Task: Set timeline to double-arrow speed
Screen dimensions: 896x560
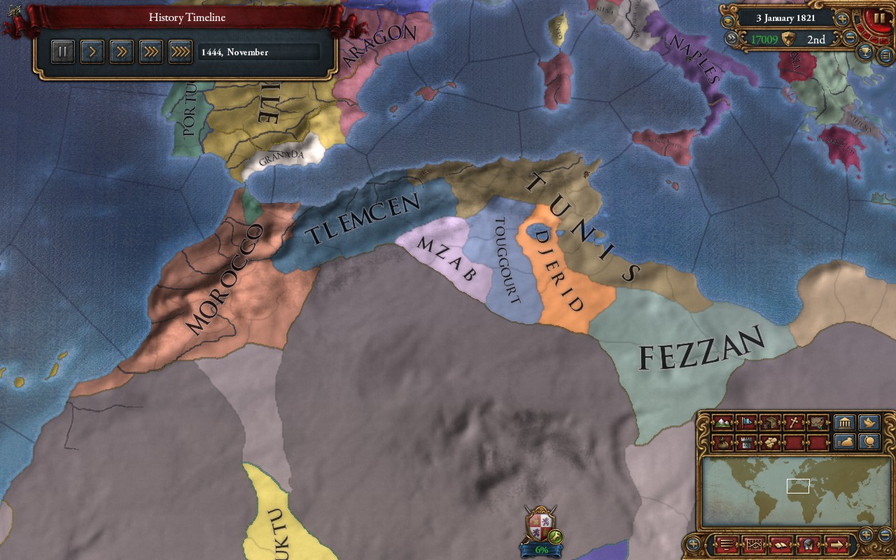Action: [x=120, y=51]
